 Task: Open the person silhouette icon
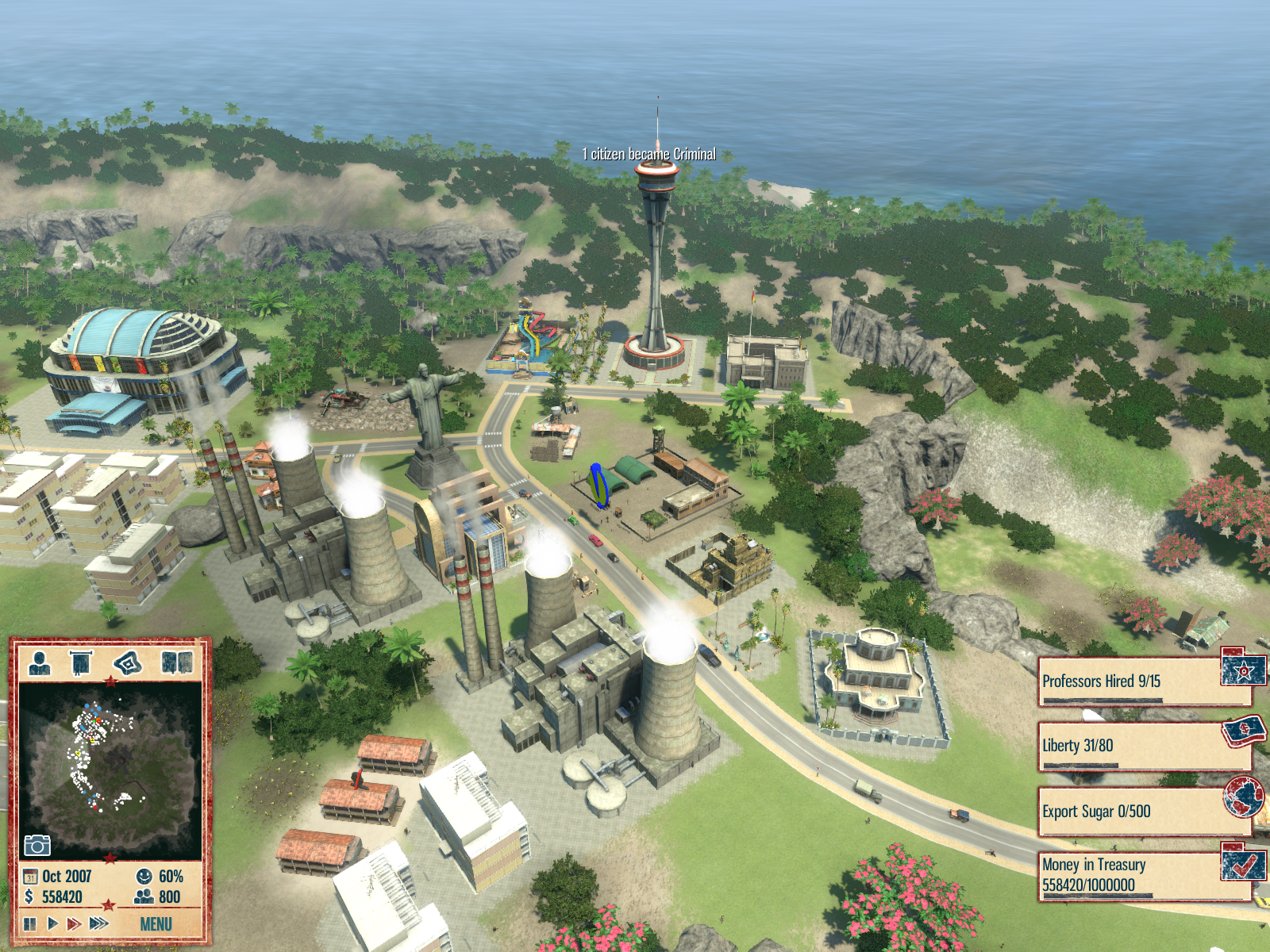tap(39, 662)
